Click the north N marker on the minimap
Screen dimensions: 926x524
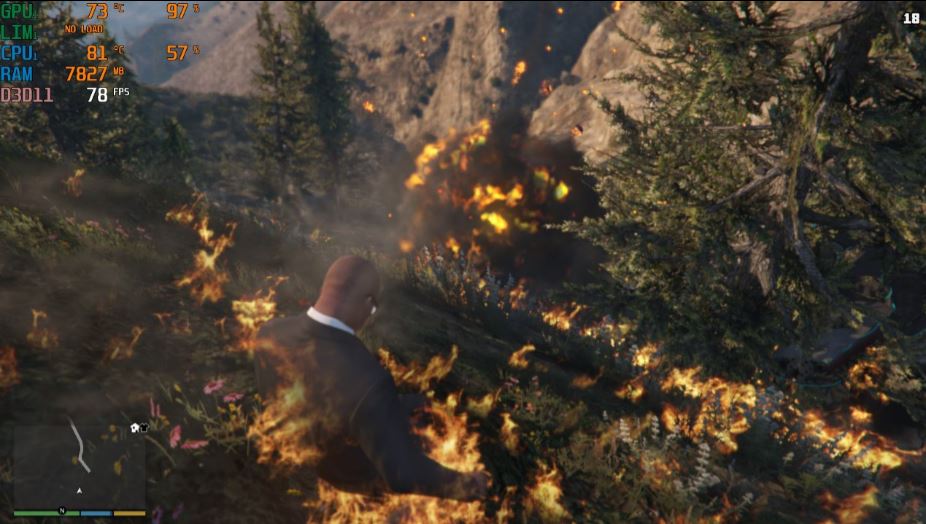pyautogui.click(x=62, y=511)
